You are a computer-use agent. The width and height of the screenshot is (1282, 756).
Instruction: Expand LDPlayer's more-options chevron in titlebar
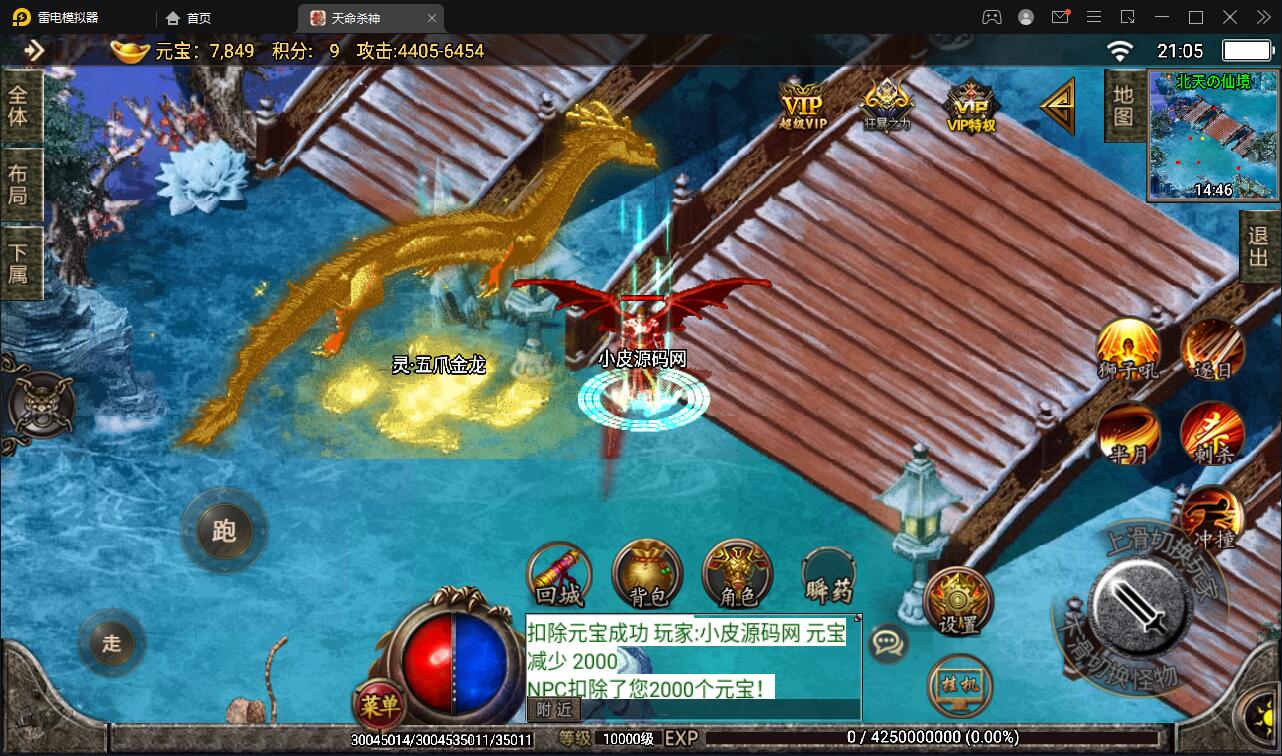[1261, 17]
